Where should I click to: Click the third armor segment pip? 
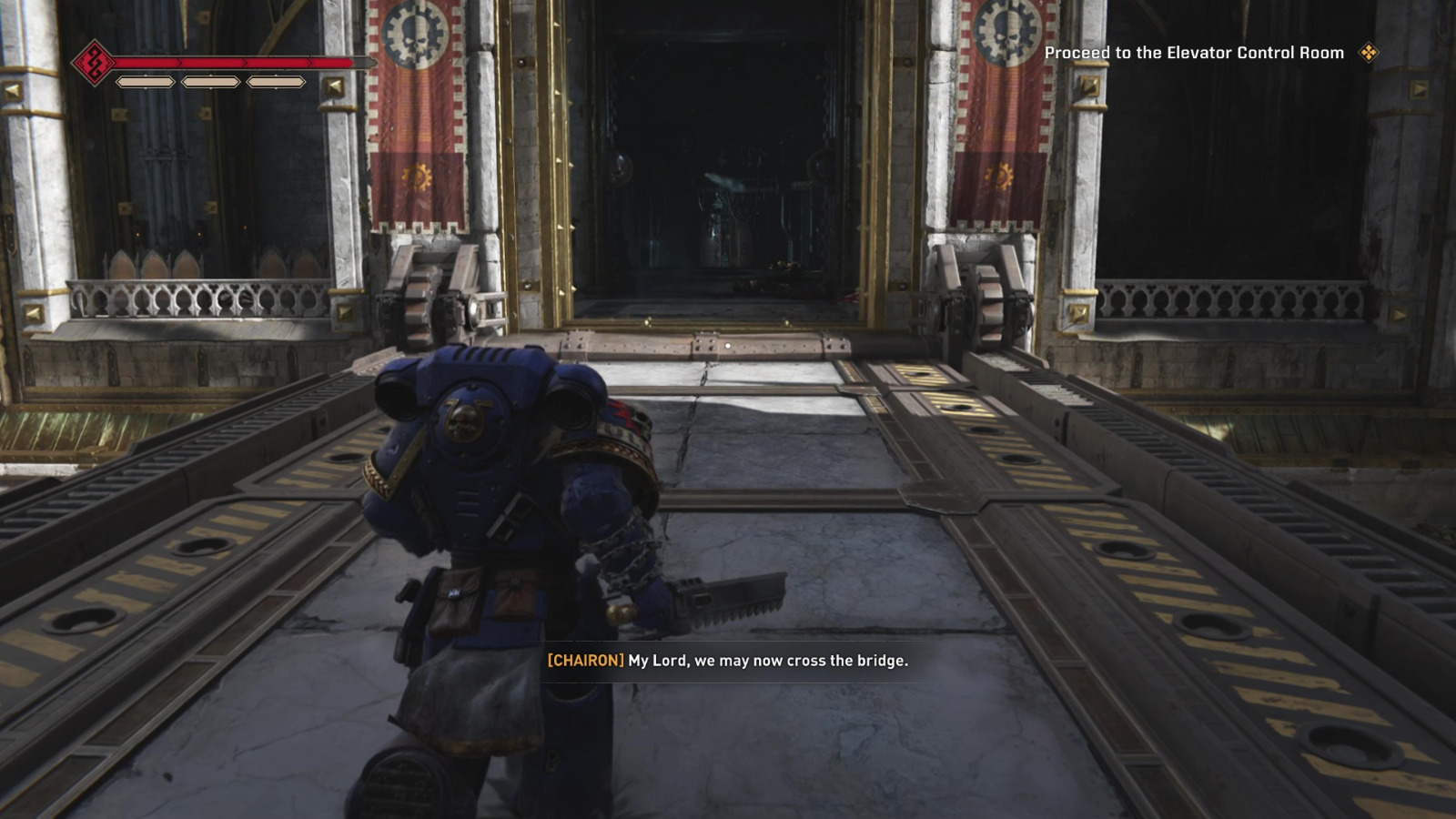(276, 83)
